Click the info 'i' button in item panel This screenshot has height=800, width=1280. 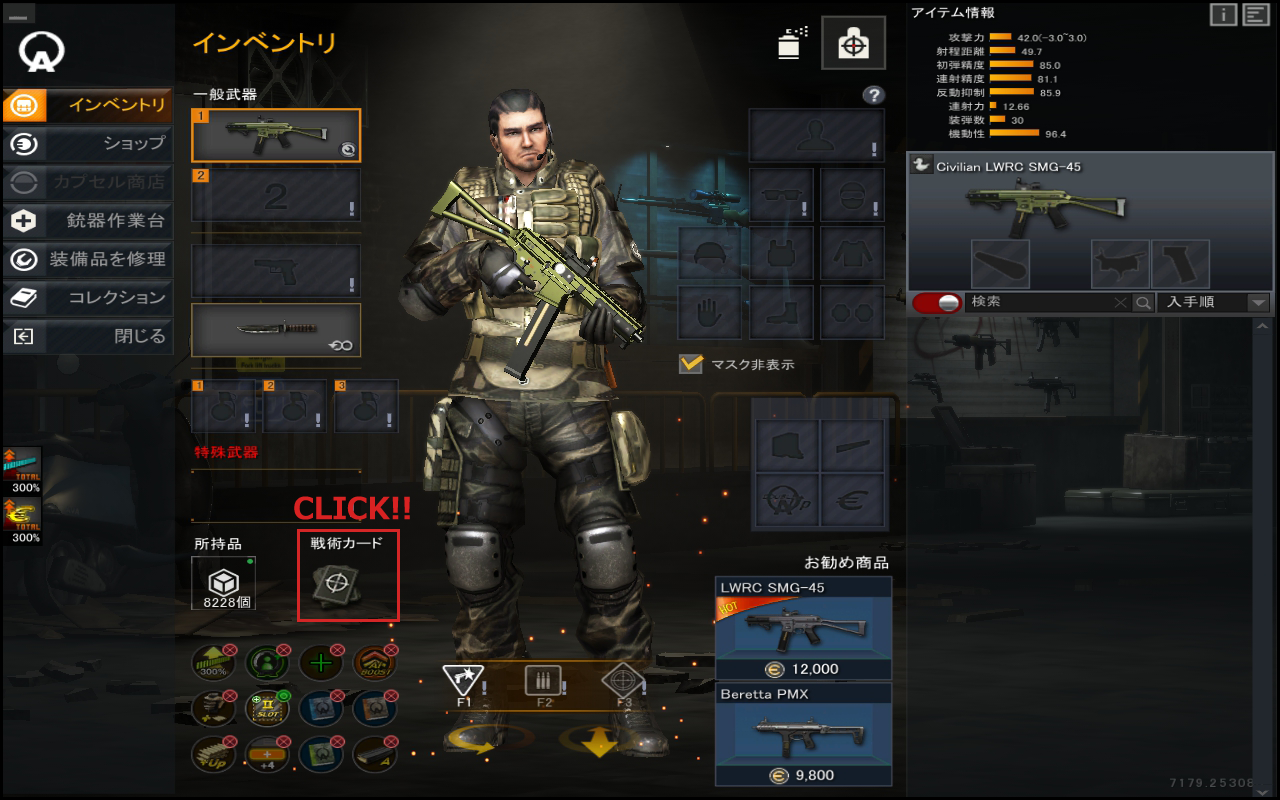coord(1223,14)
